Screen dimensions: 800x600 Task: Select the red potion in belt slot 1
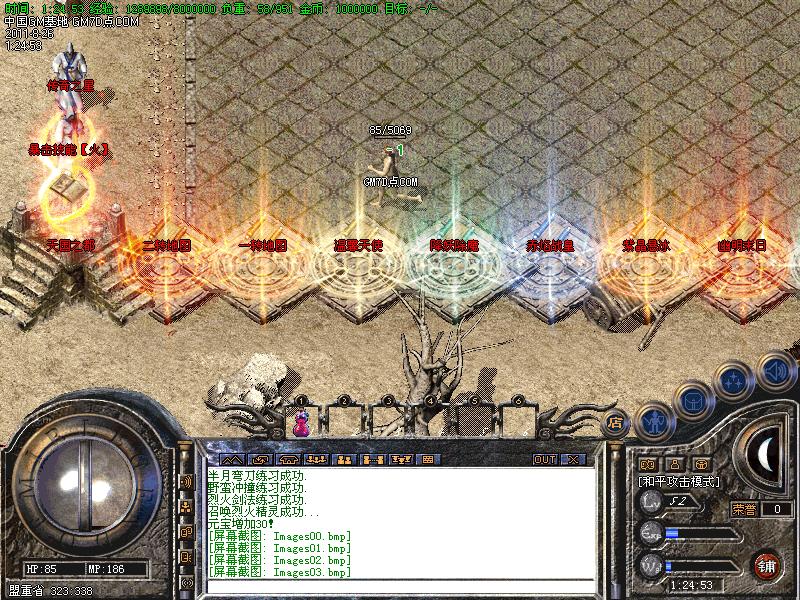pyautogui.click(x=300, y=423)
